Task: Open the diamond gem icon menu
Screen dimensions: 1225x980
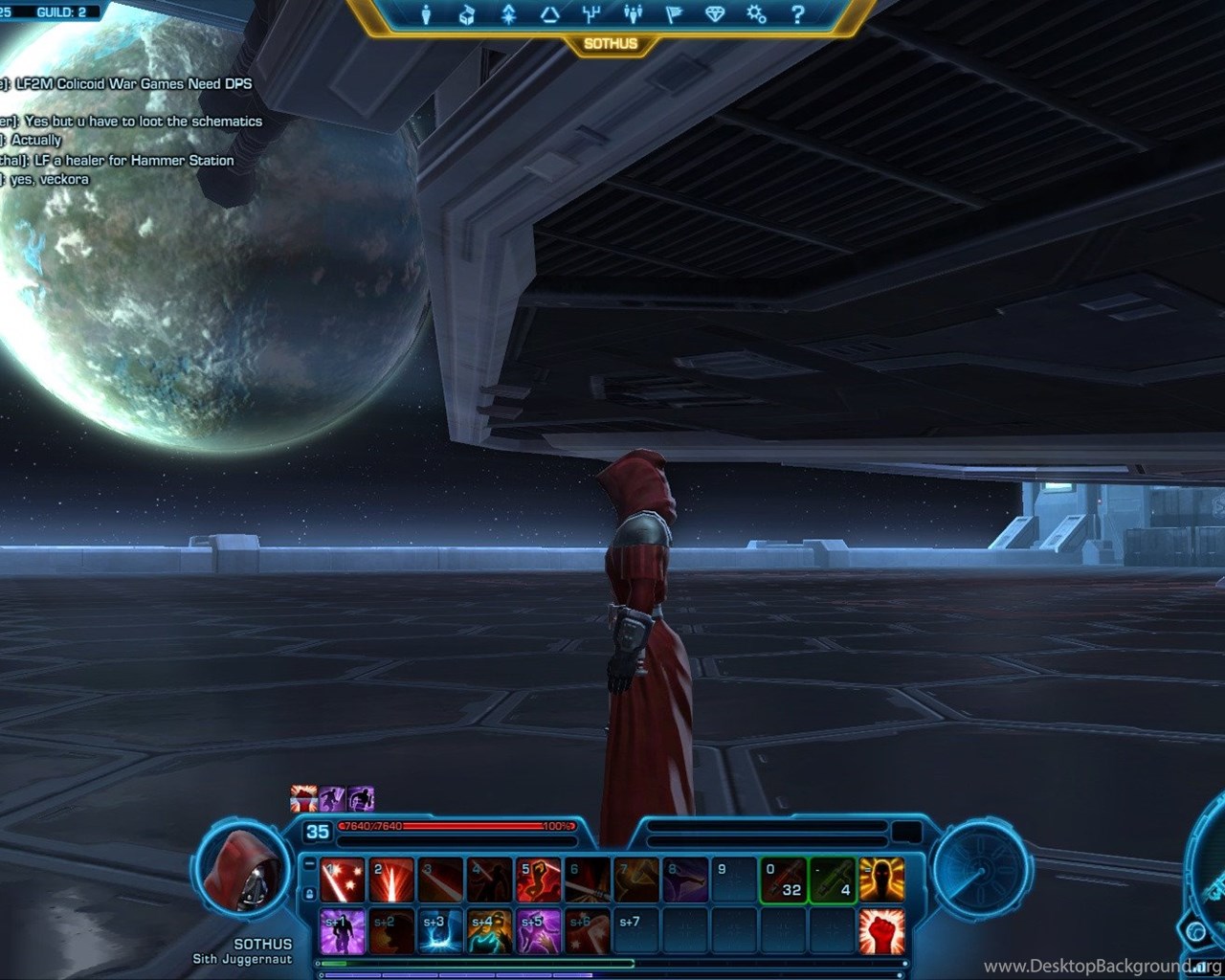Action: click(715, 14)
